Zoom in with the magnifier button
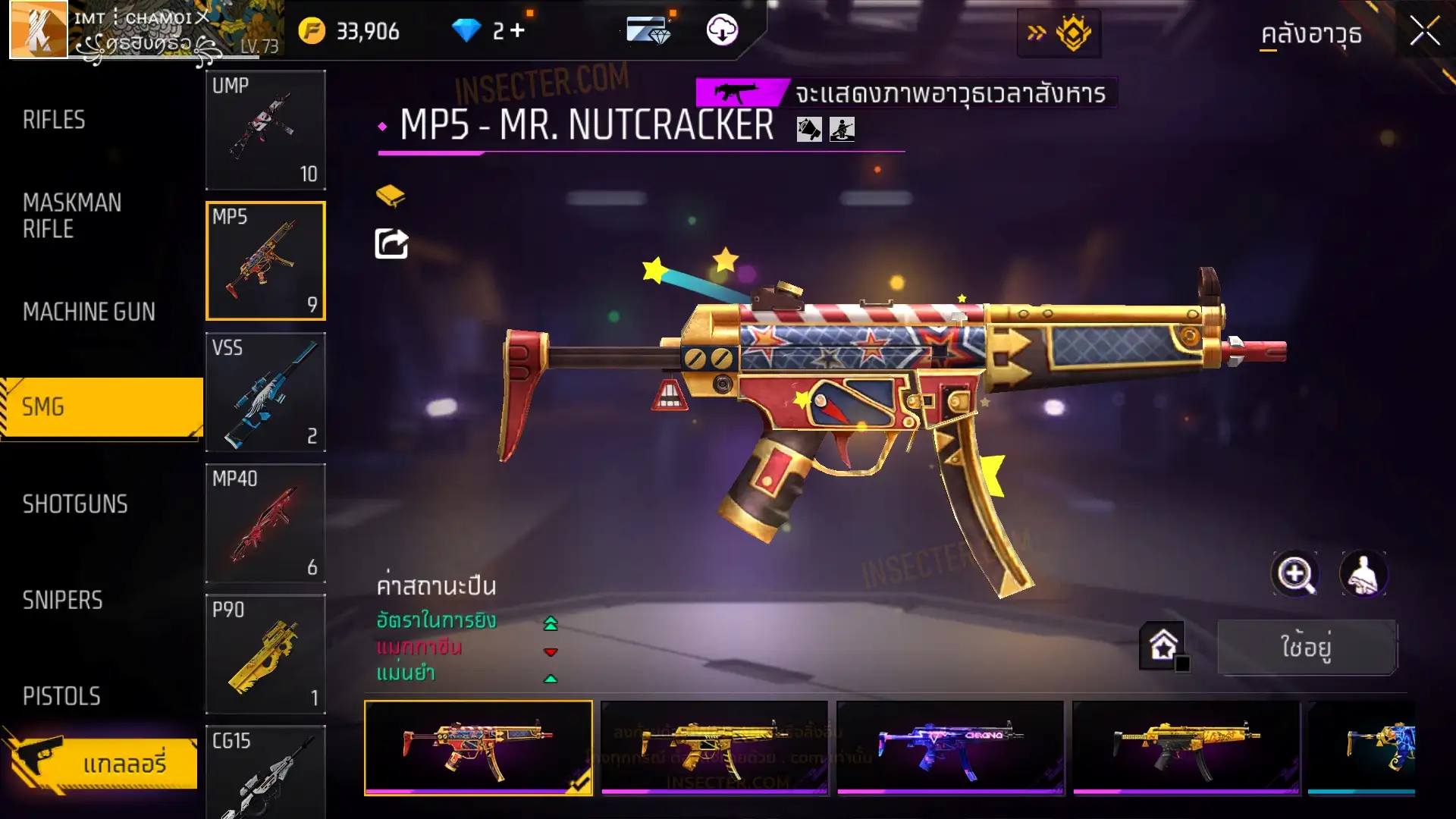1456x819 pixels. pos(1295,574)
